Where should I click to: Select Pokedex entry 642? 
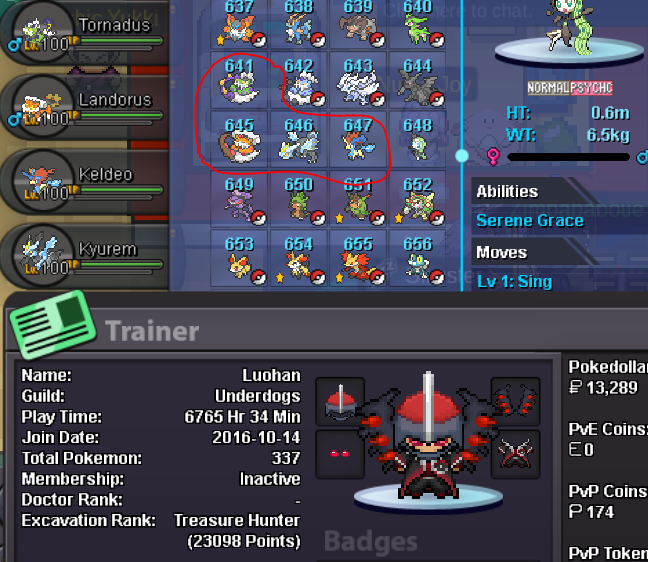tap(299, 82)
